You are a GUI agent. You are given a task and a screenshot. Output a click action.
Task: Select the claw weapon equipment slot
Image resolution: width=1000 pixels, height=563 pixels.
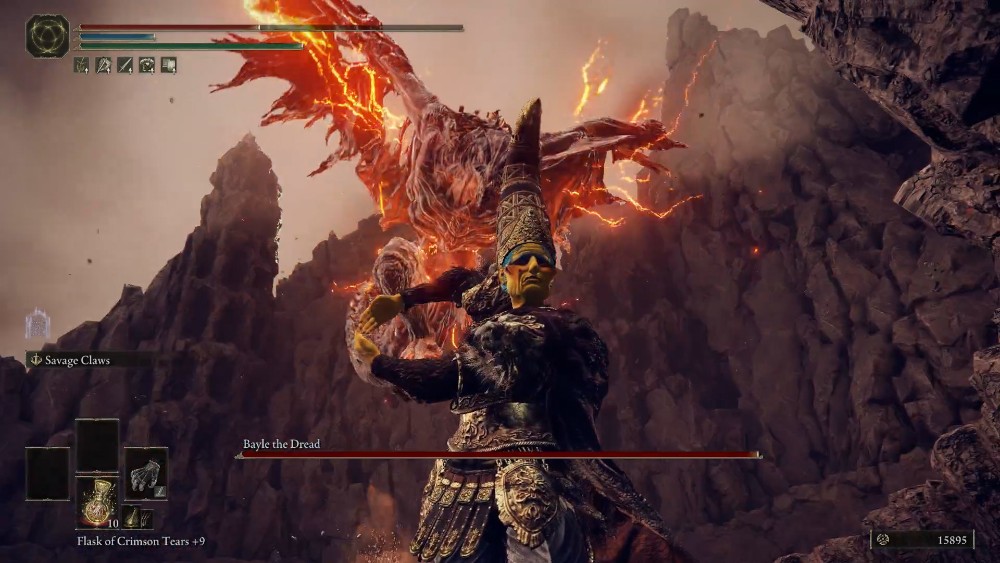146,473
